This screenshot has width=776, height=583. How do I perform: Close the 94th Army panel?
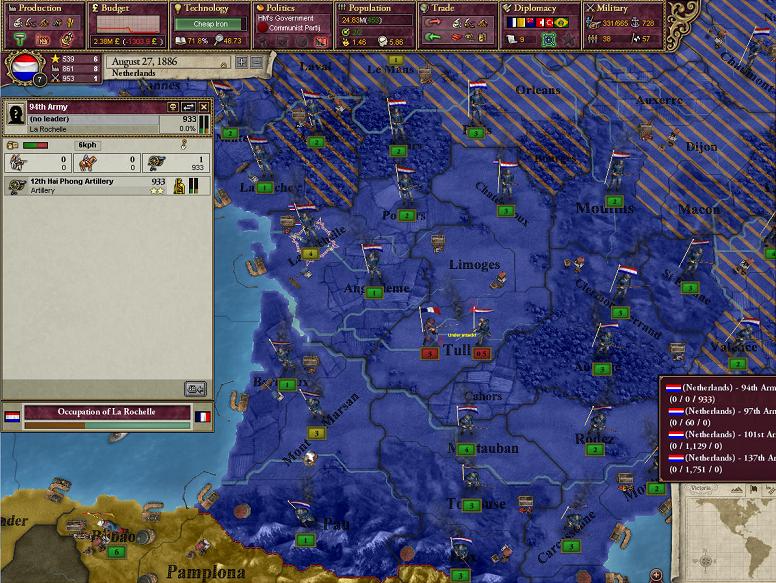[x=204, y=107]
